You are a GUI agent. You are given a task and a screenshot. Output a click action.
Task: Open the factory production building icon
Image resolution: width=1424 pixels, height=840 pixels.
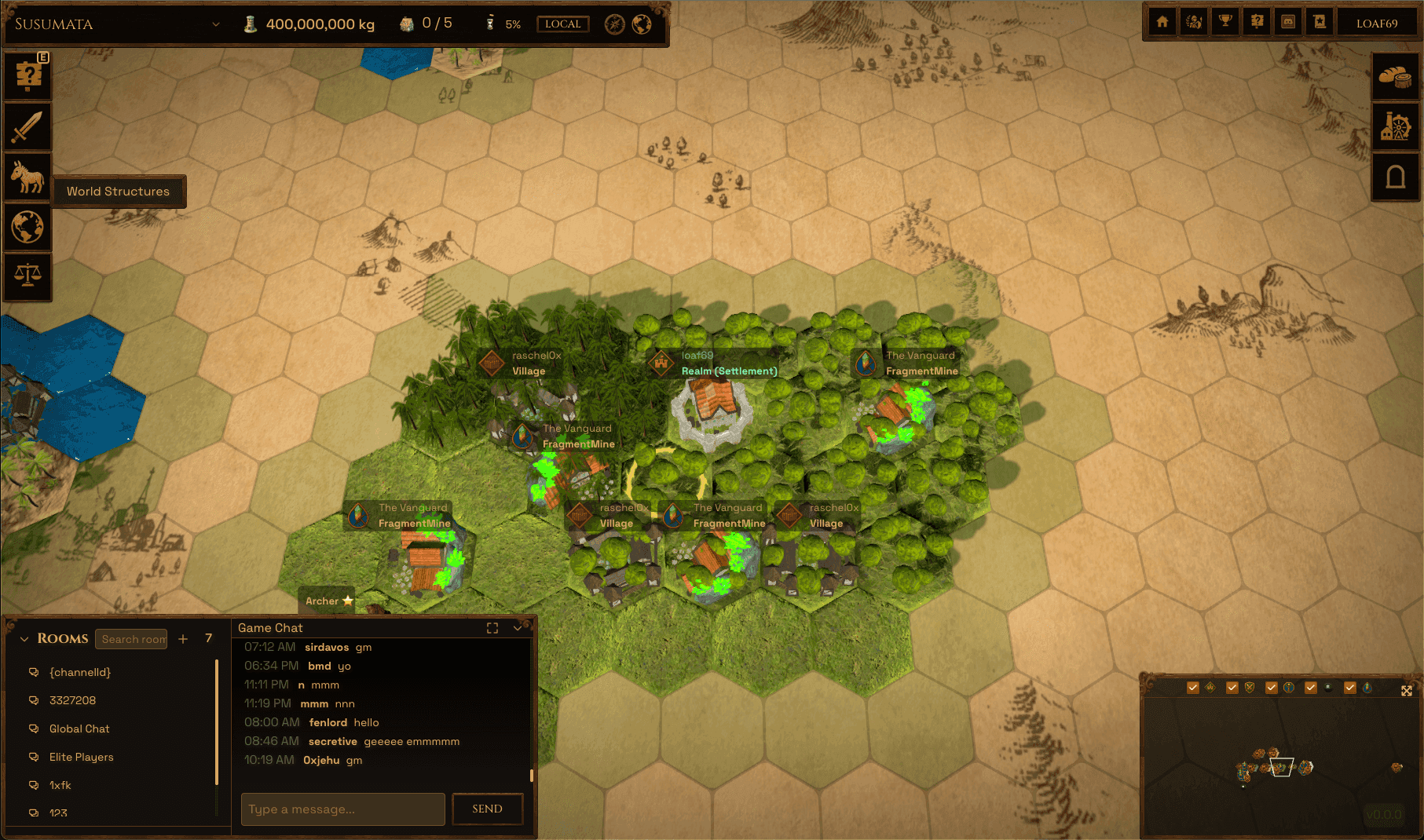1395,126
